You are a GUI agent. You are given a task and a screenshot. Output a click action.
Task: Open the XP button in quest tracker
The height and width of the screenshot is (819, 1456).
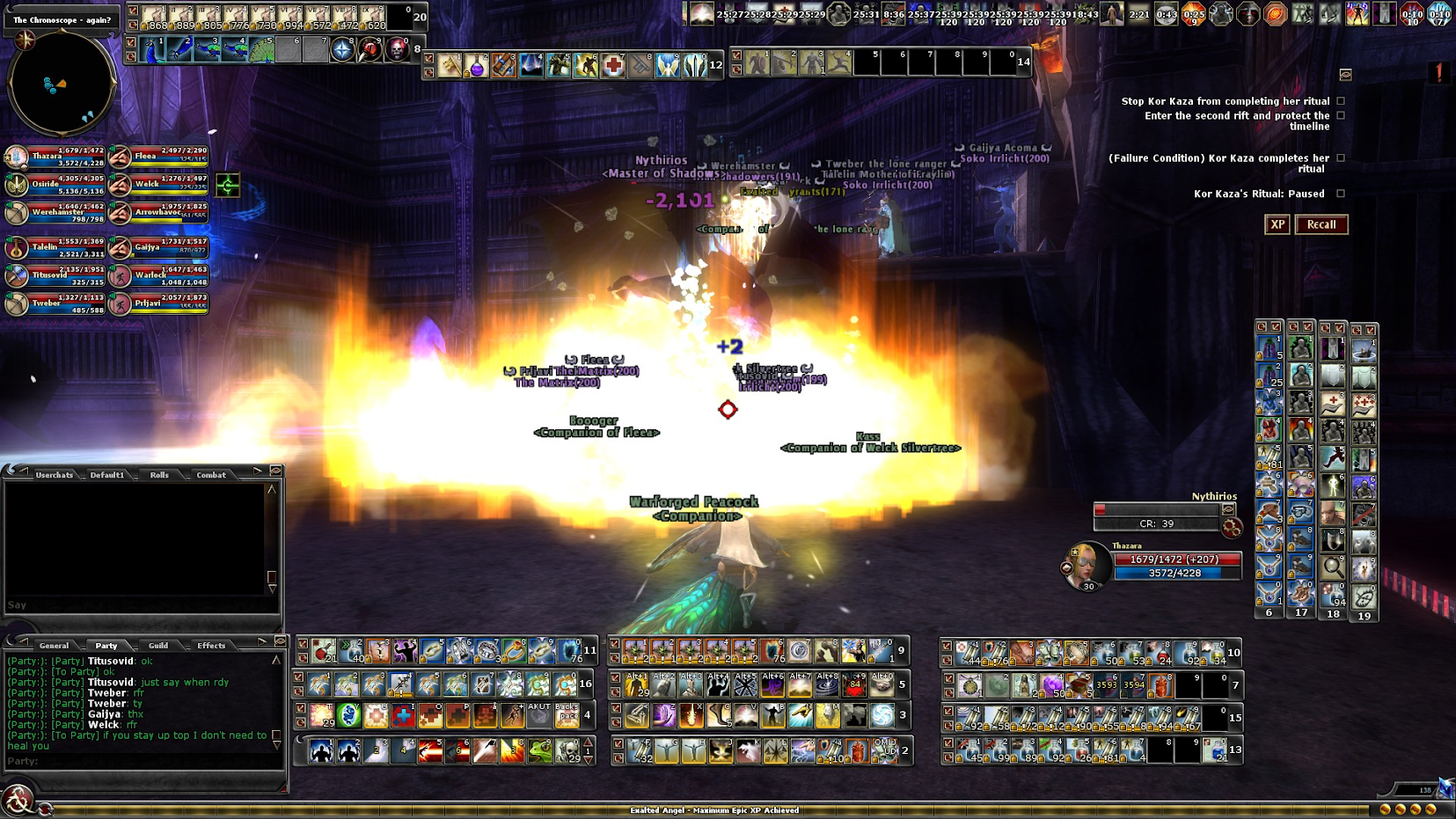click(1277, 224)
